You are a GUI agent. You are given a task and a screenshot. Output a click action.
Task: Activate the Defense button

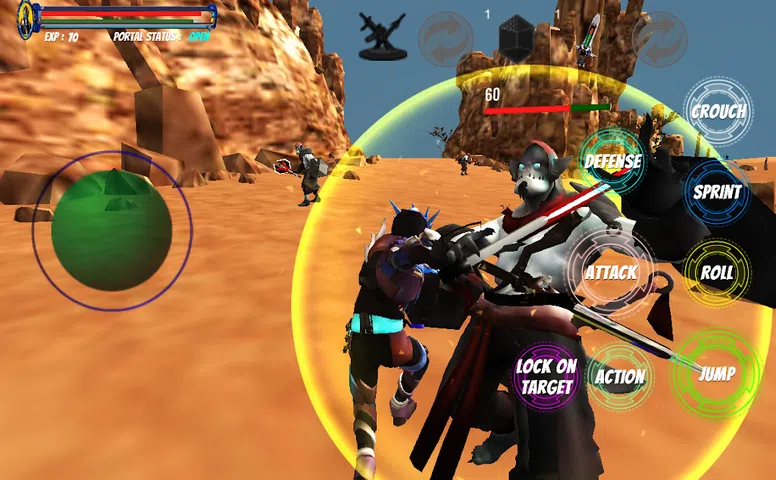612,161
